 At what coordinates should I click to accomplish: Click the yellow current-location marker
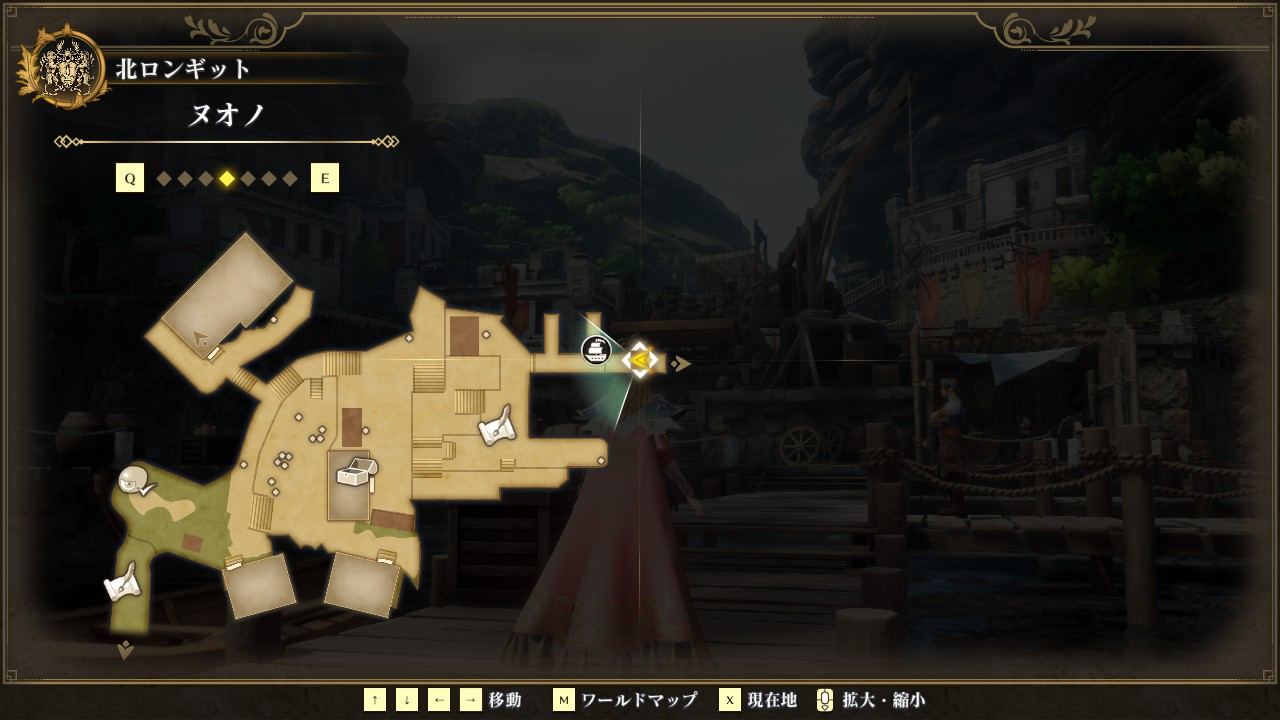640,360
